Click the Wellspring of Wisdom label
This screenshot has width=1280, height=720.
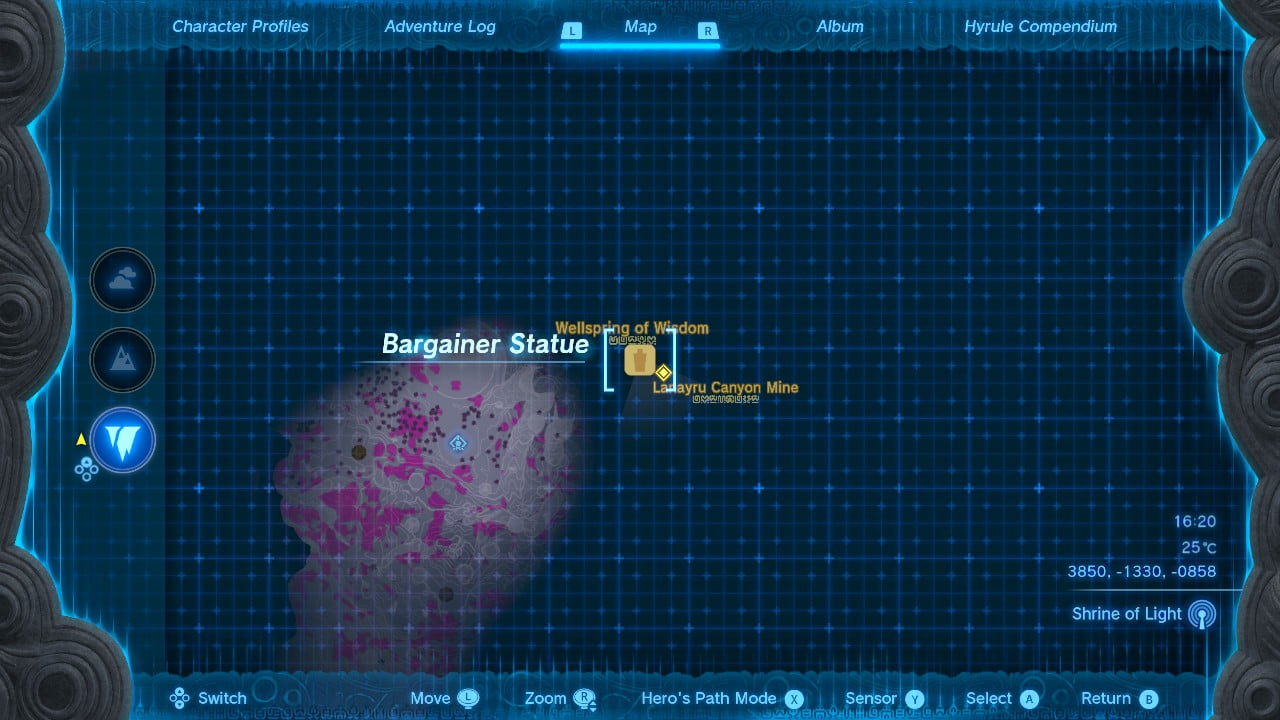tap(630, 327)
